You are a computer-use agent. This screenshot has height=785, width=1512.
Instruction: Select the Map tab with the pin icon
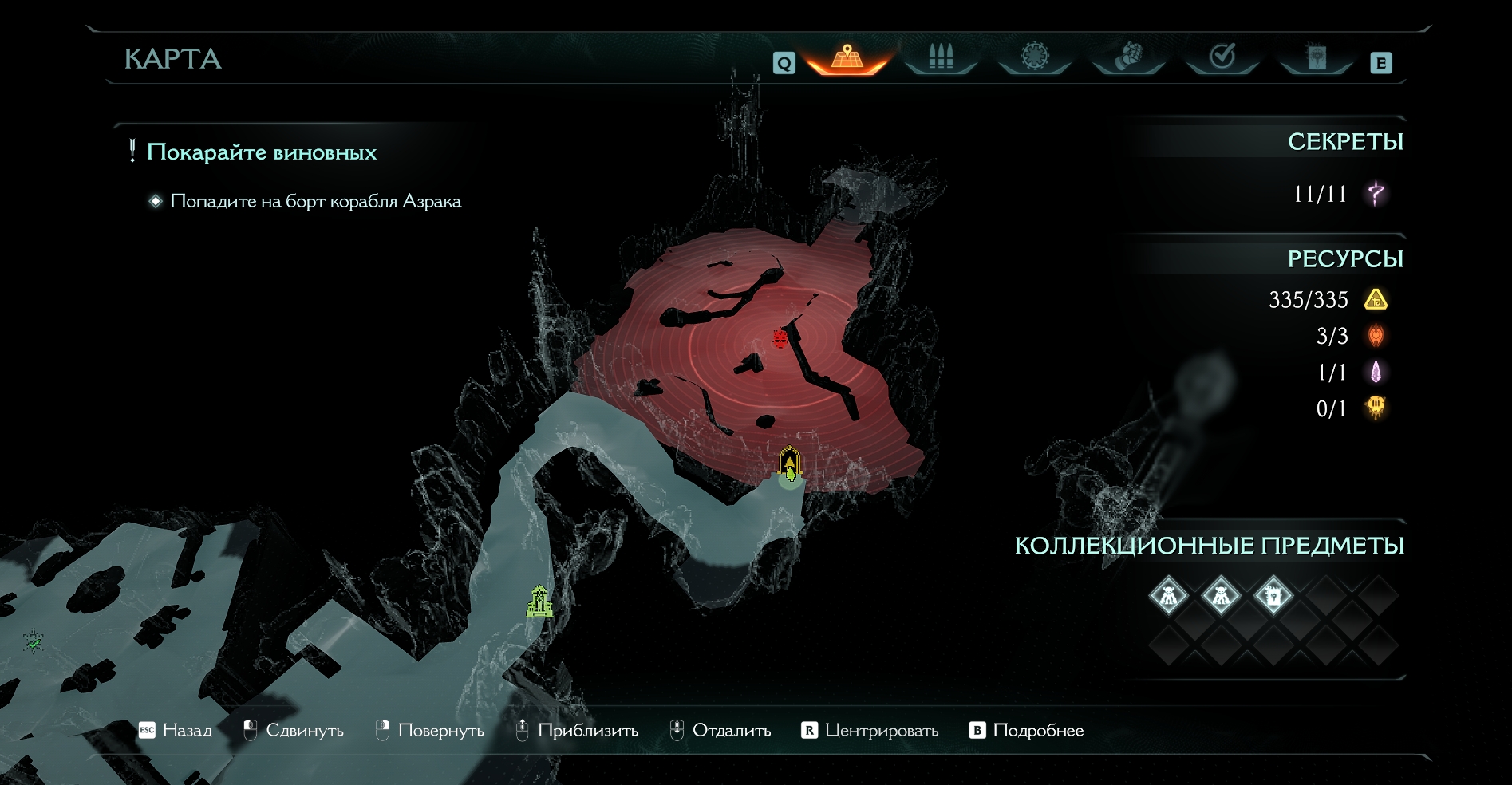pos(847,57)
